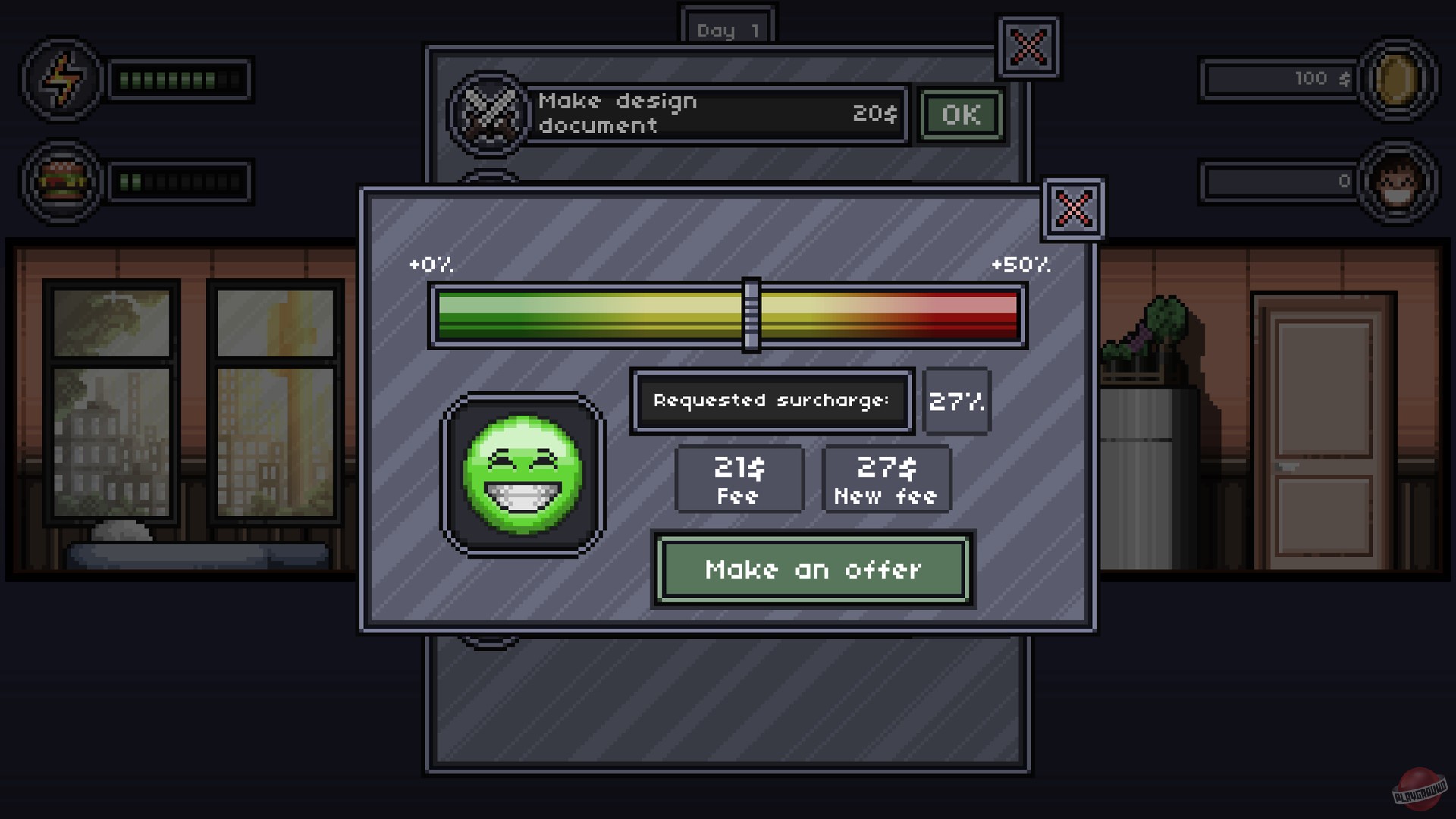Click the Day 1 header tab
Screen dimensions: 1456x819
[726, 29]
